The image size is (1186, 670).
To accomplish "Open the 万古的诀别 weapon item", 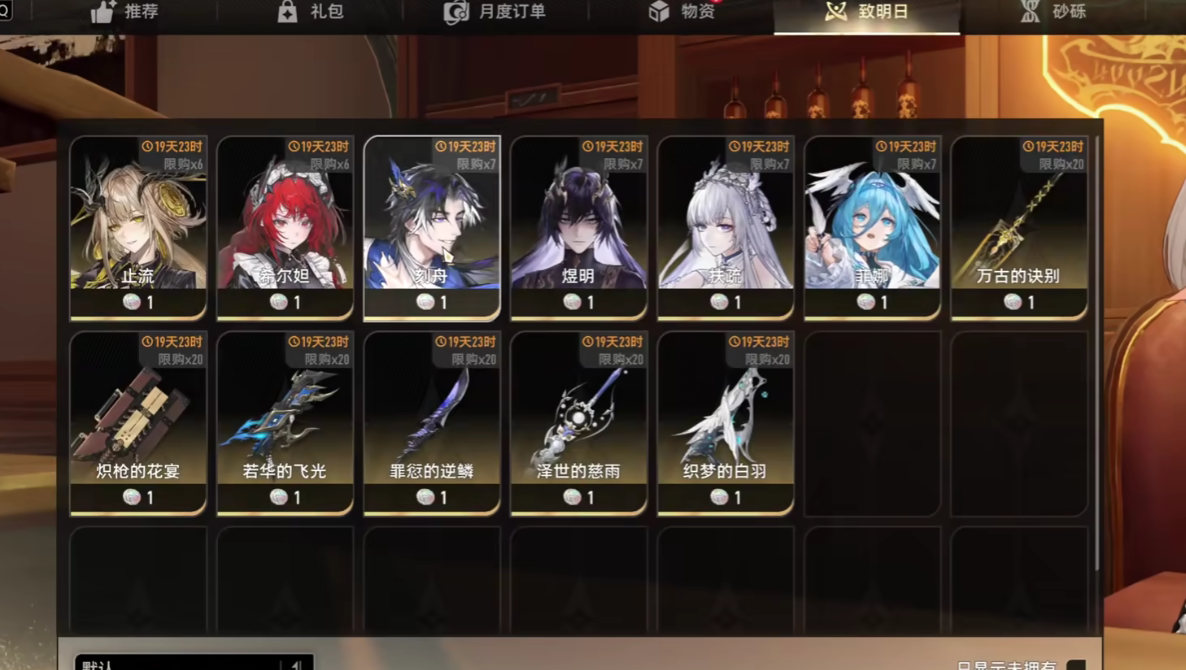I will 1019,227.
